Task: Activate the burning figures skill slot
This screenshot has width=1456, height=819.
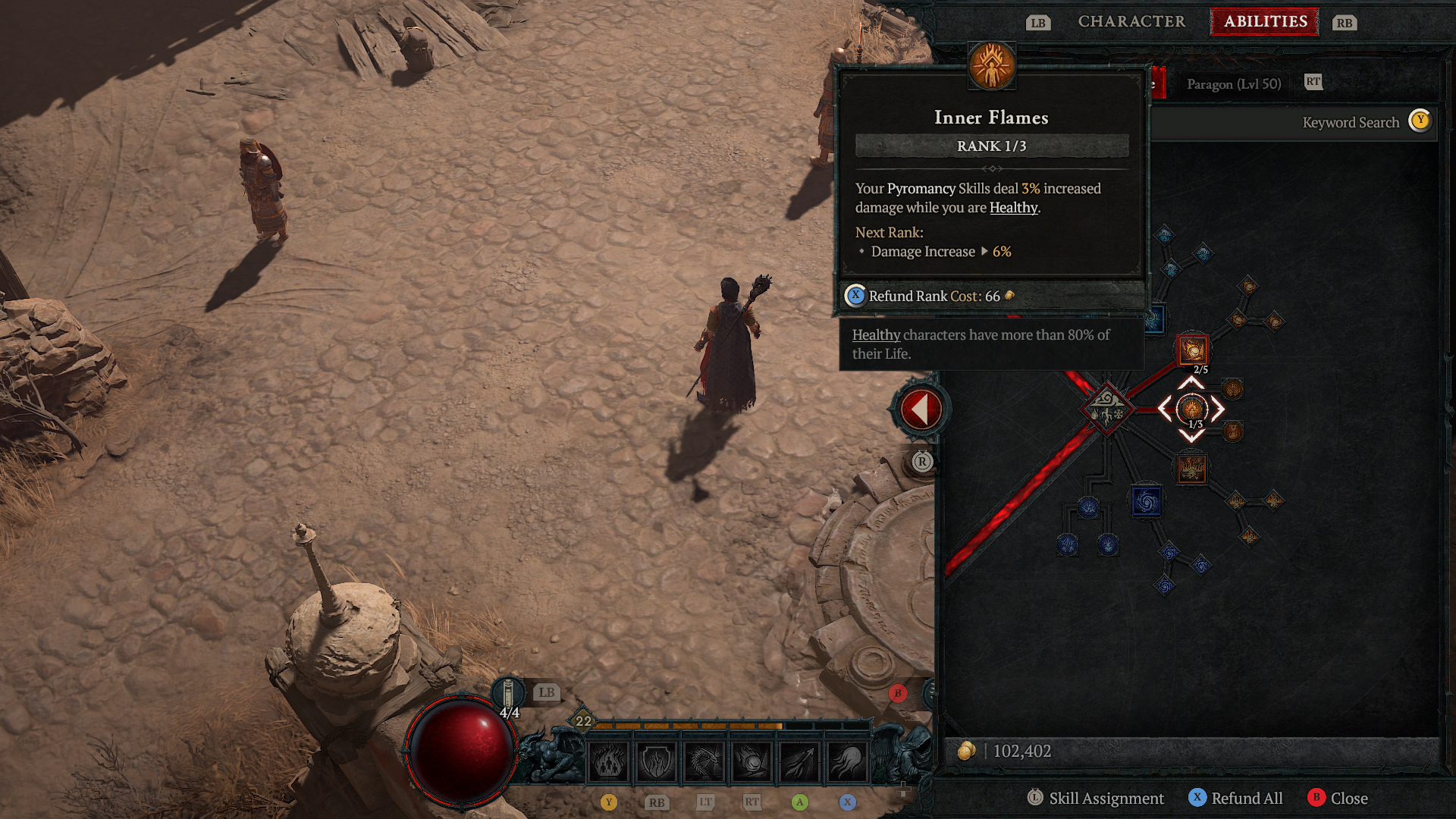Action: pos(609,761)
